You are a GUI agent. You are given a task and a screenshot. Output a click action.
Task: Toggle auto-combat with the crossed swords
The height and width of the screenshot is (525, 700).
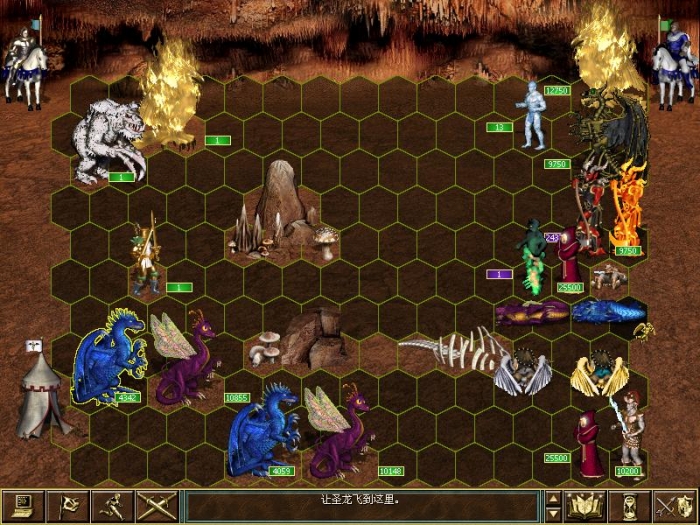pos(158,505)
